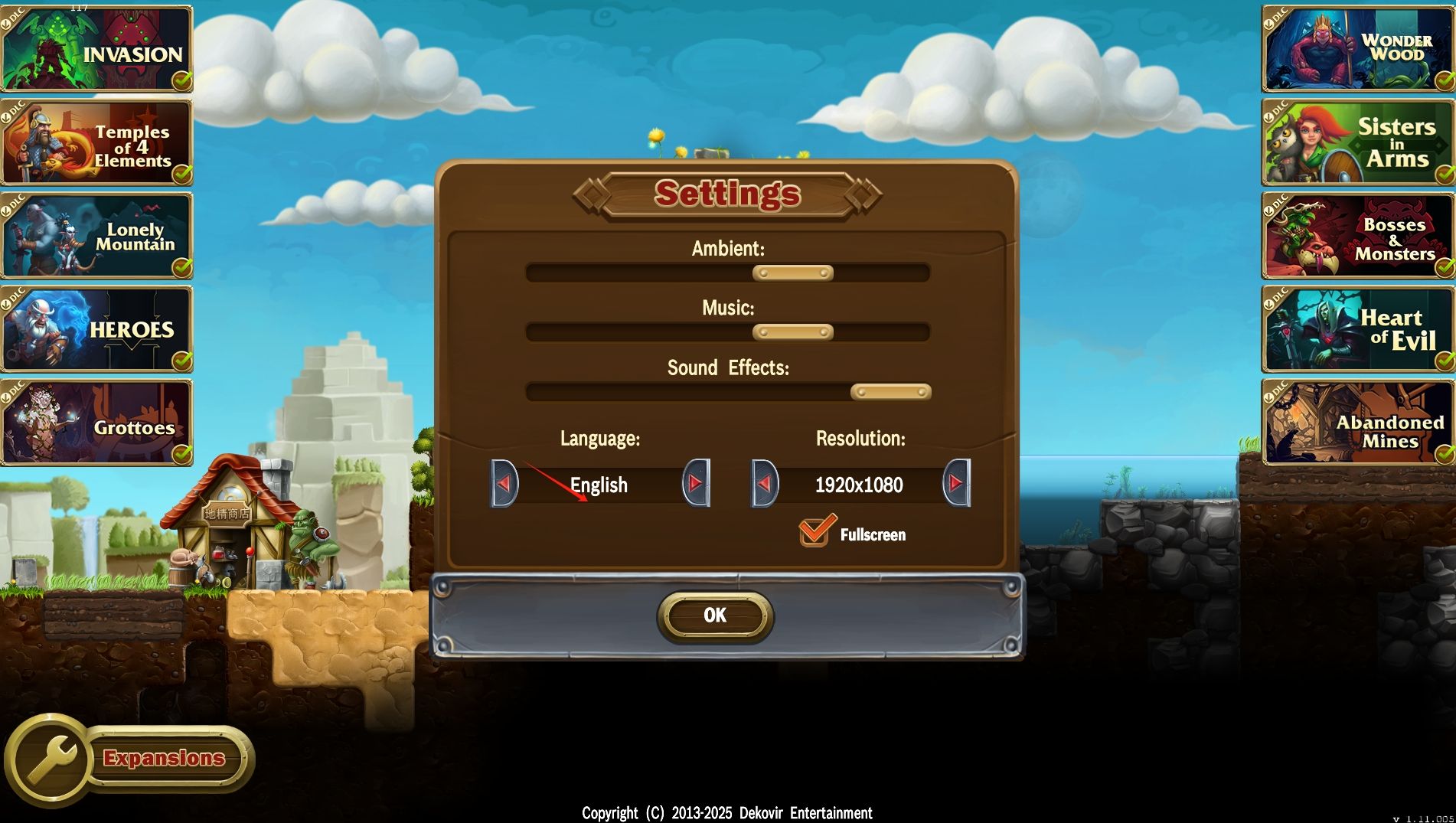1456x823 pixels.
Task: Select the Abandoned Mines DLC banner
Action: click(x=1358, y=423)
